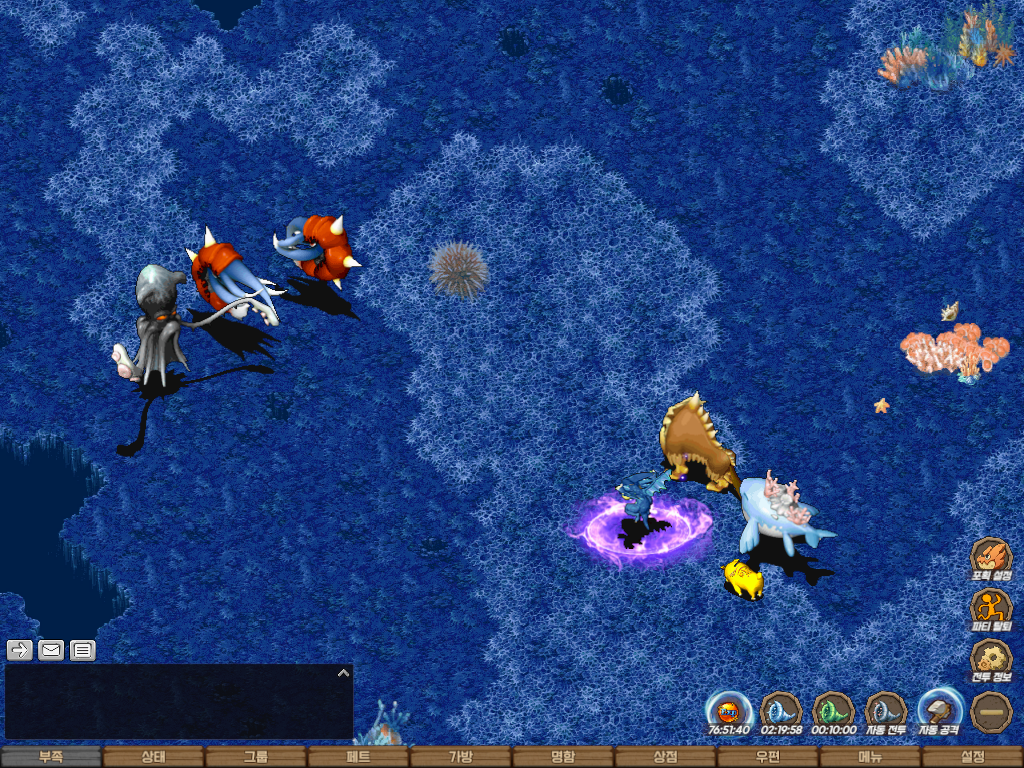Toggle 자동 공격 auto attack hammer icon

tap(939, 711)
